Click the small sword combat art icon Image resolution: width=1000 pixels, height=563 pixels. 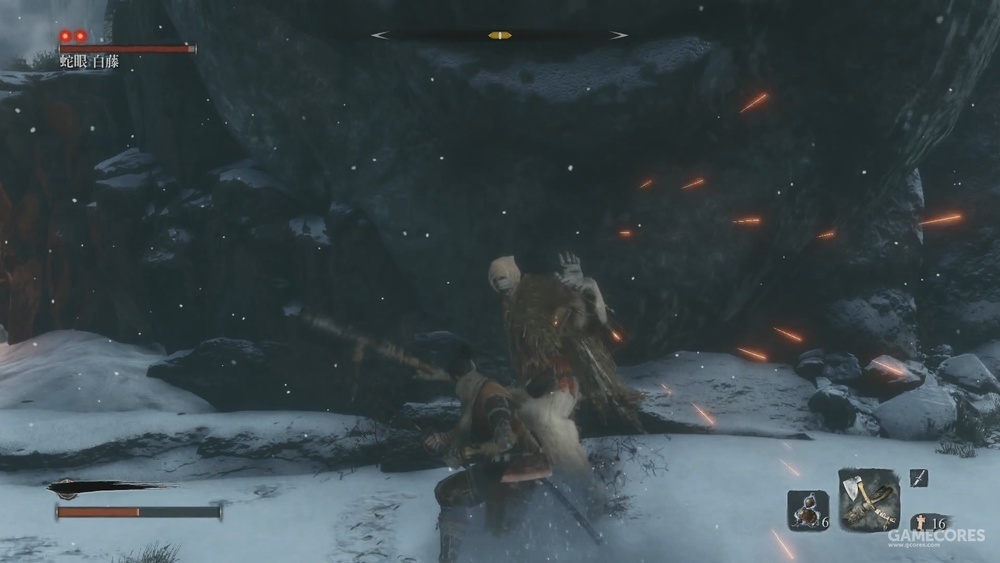919,478
